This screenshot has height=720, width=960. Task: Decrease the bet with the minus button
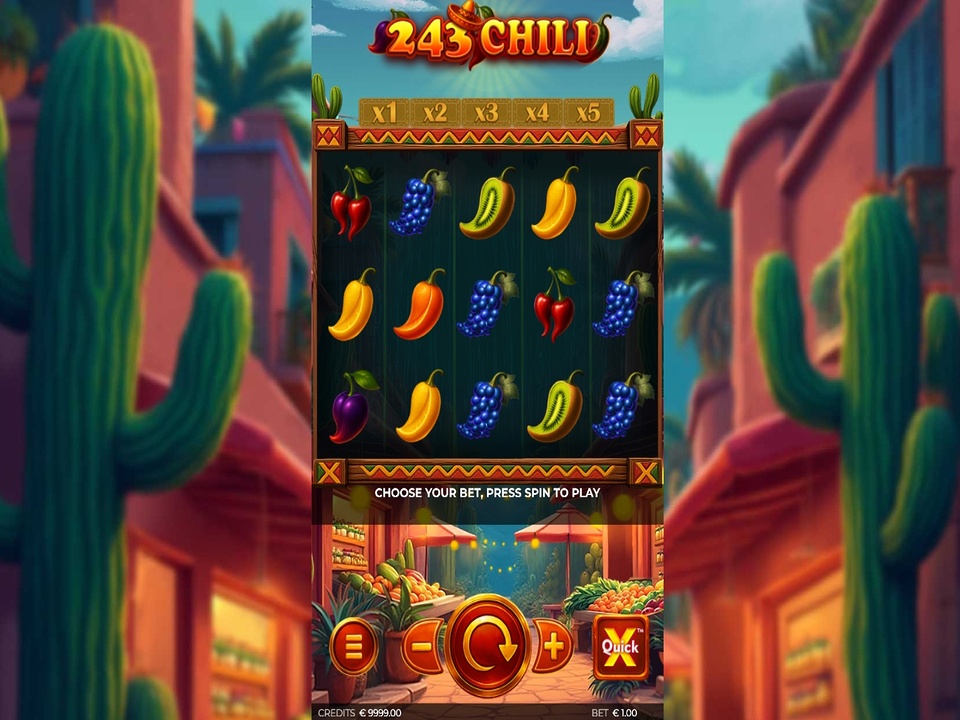[x=423, y=646]
